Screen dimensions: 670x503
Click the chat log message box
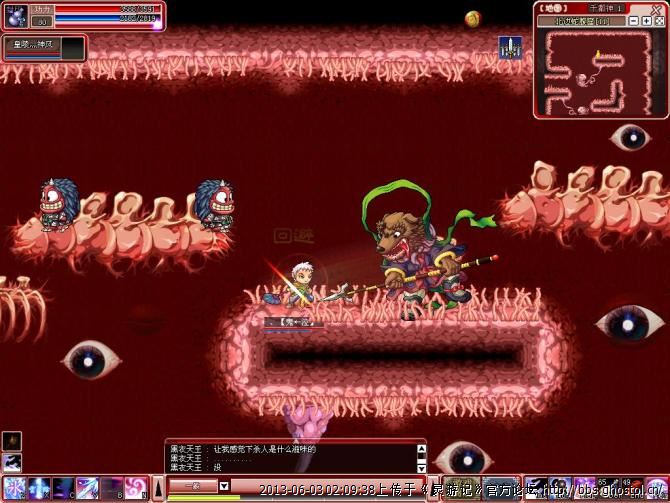[x=290, y=457]
